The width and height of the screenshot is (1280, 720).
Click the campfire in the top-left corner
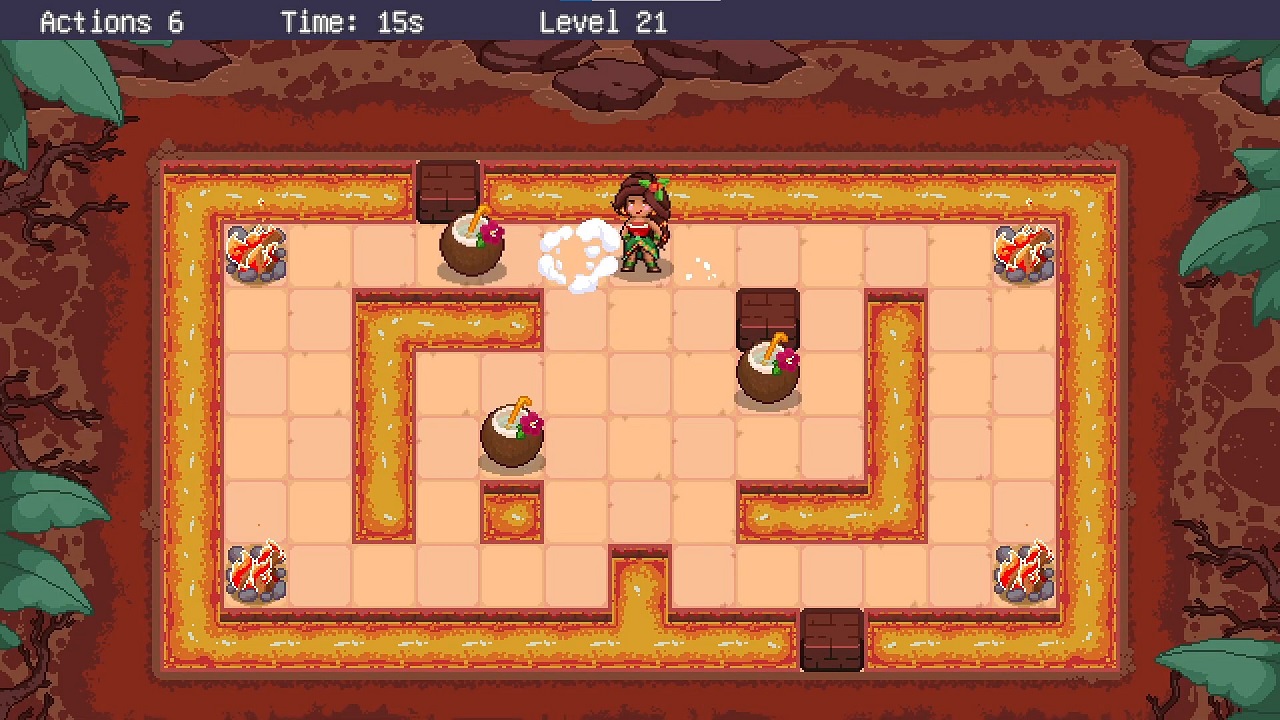point(257,253)
